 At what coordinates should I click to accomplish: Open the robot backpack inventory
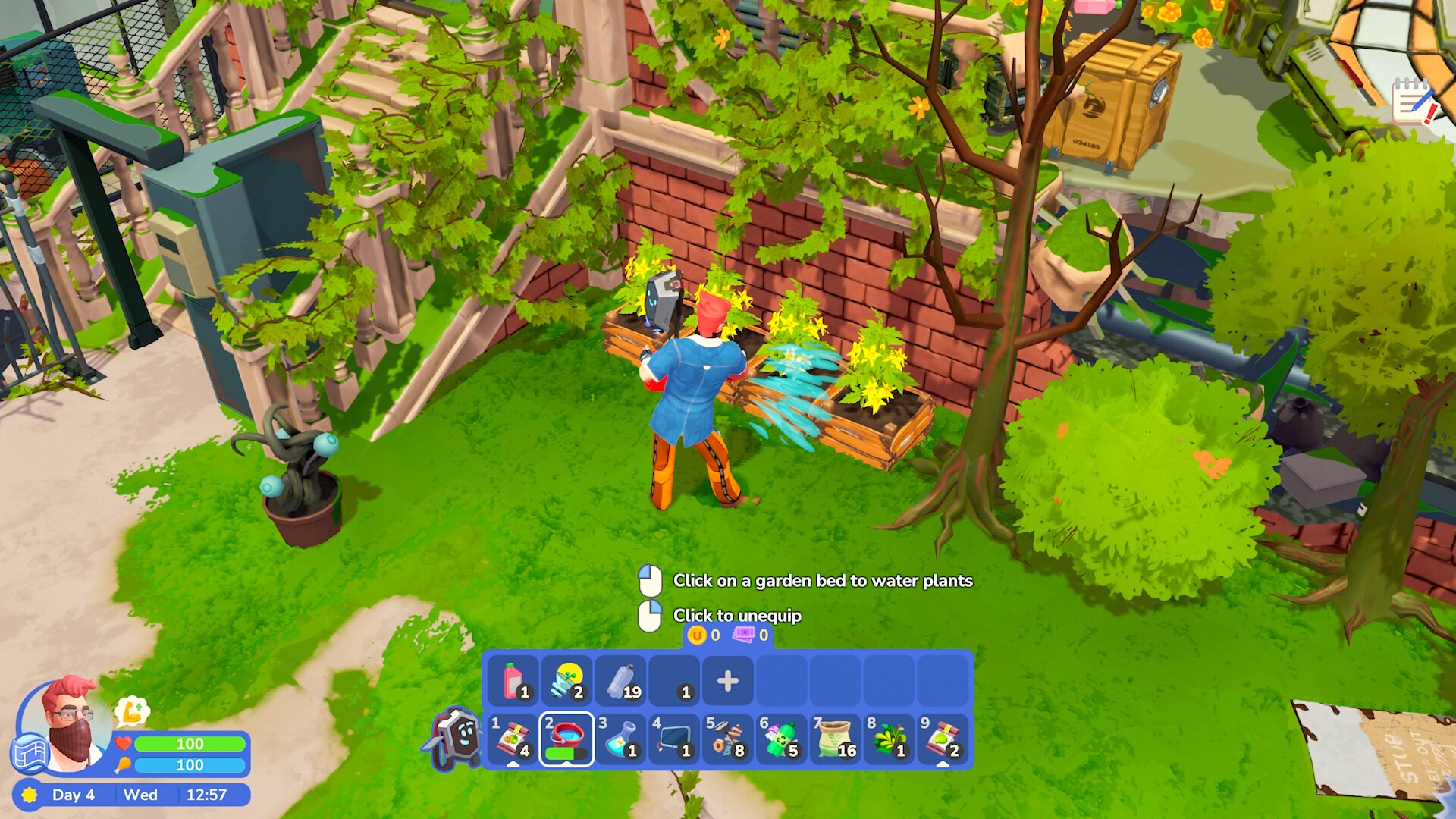click(x=455, y=737)
